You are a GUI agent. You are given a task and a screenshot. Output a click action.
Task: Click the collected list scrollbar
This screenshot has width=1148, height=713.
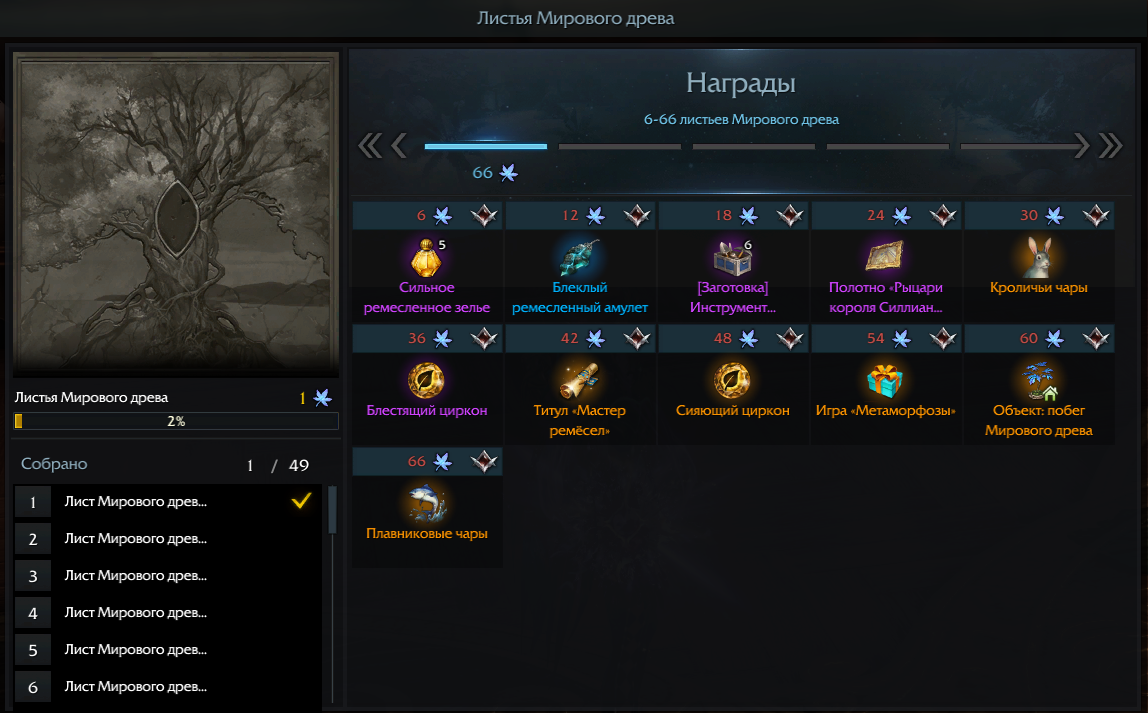click(x=333, y=511)
